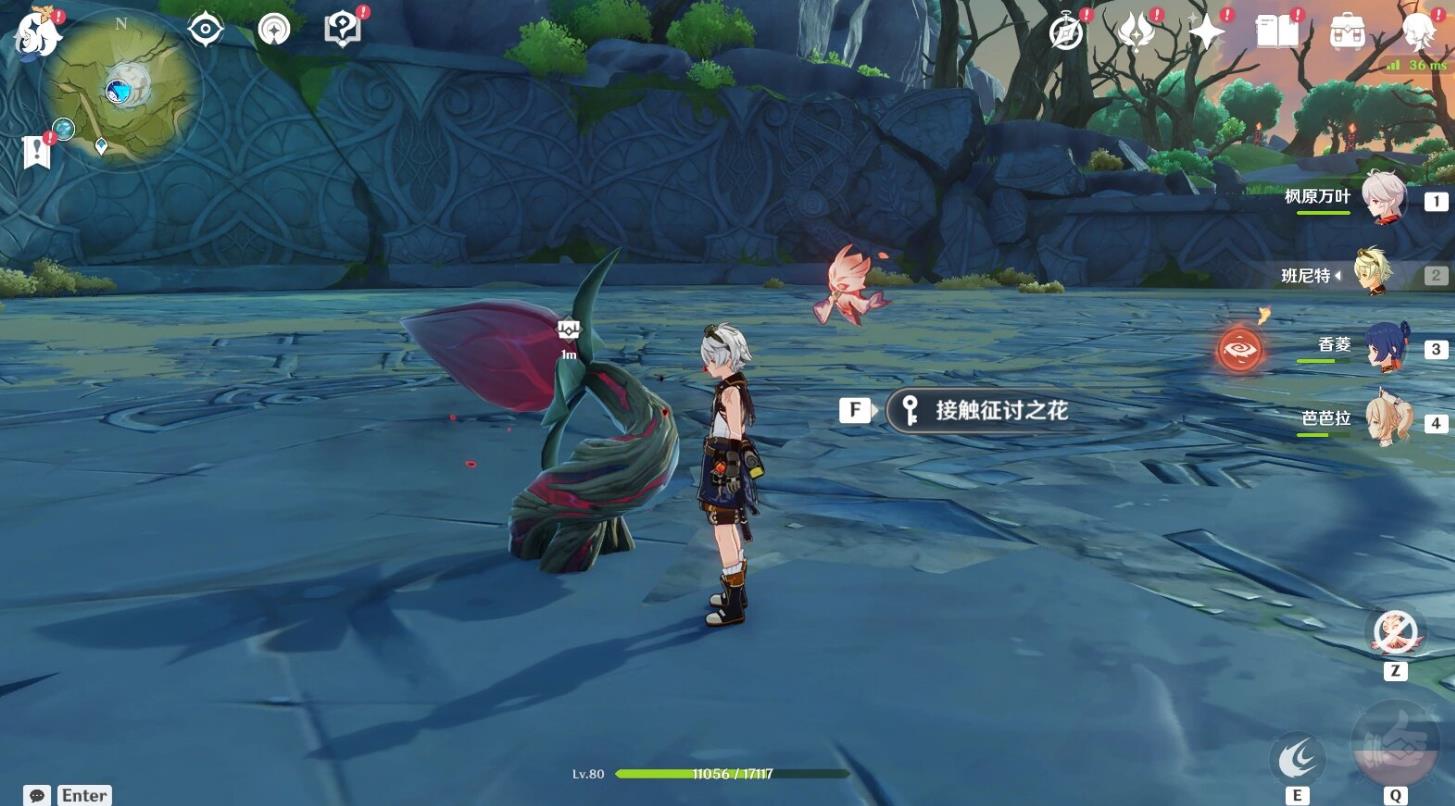Open the quest banner icon below Paimon
Viewport: 1455px width, 806px height.
pos(36,151)
